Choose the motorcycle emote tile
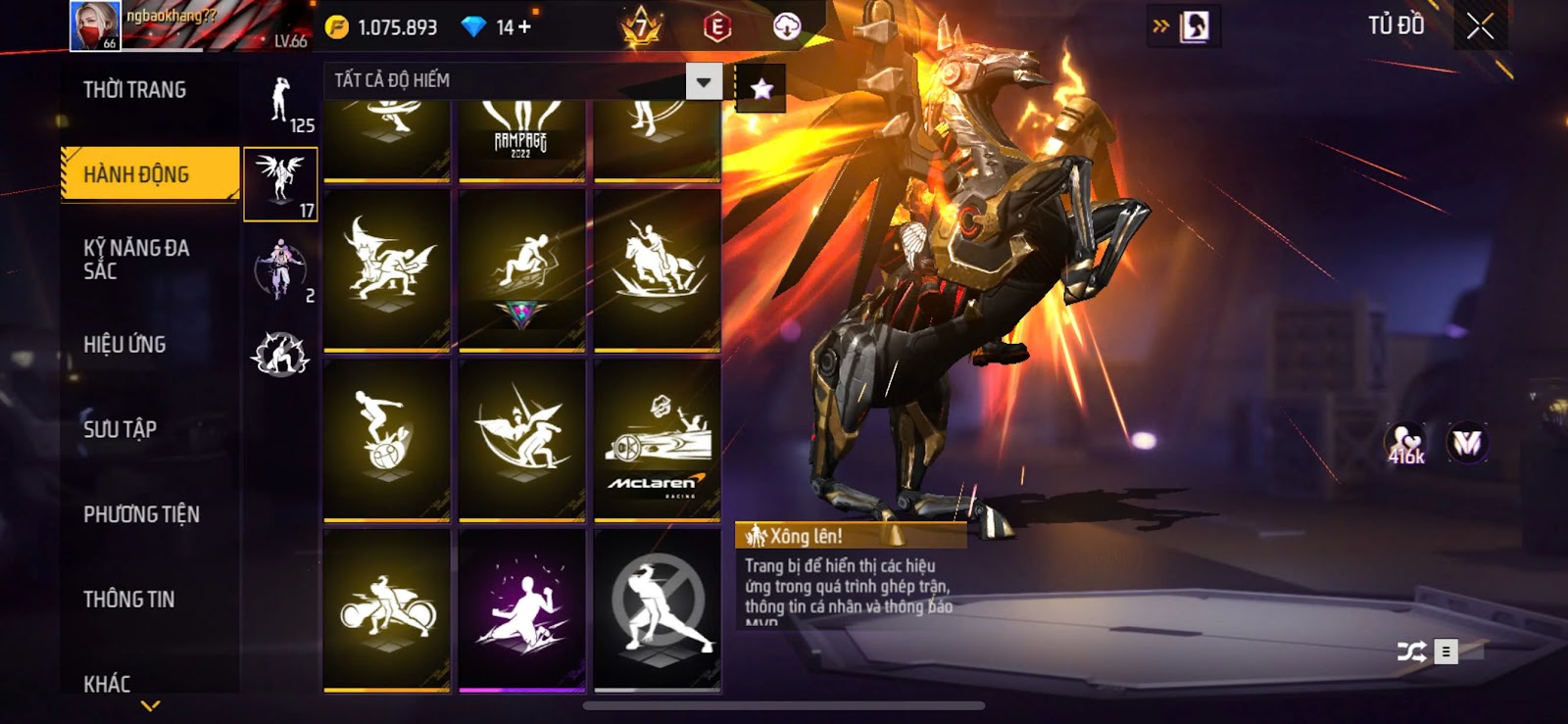 387,609
